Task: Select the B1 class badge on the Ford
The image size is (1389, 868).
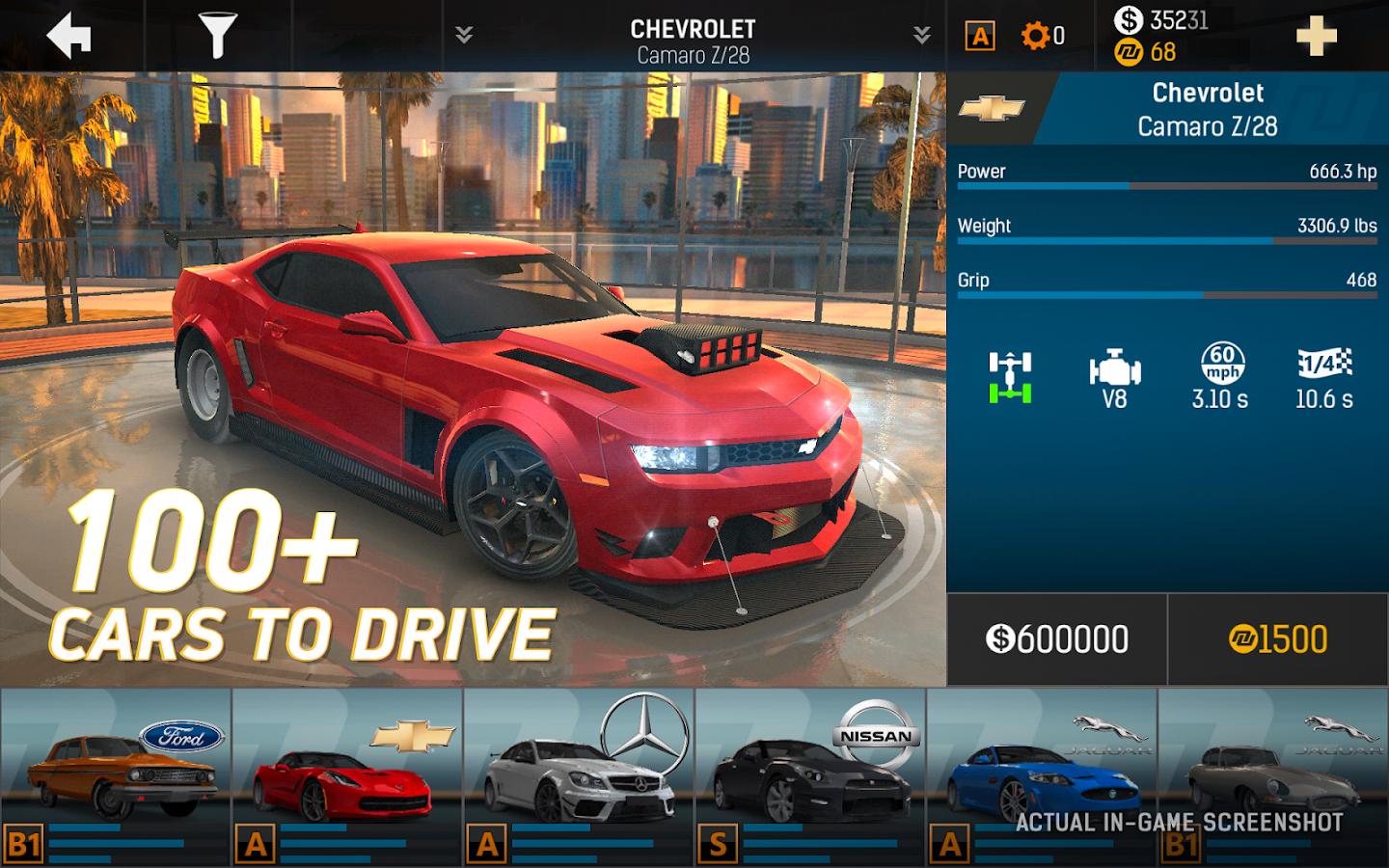Action: click(23, 843)
